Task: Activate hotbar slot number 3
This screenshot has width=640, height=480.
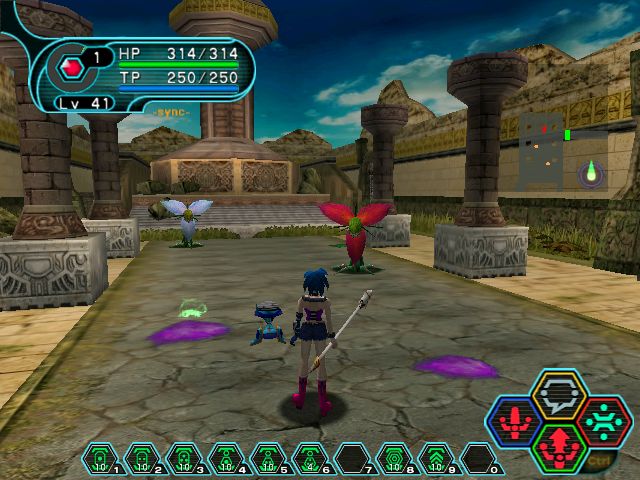Action: click(x=184, y=459)
